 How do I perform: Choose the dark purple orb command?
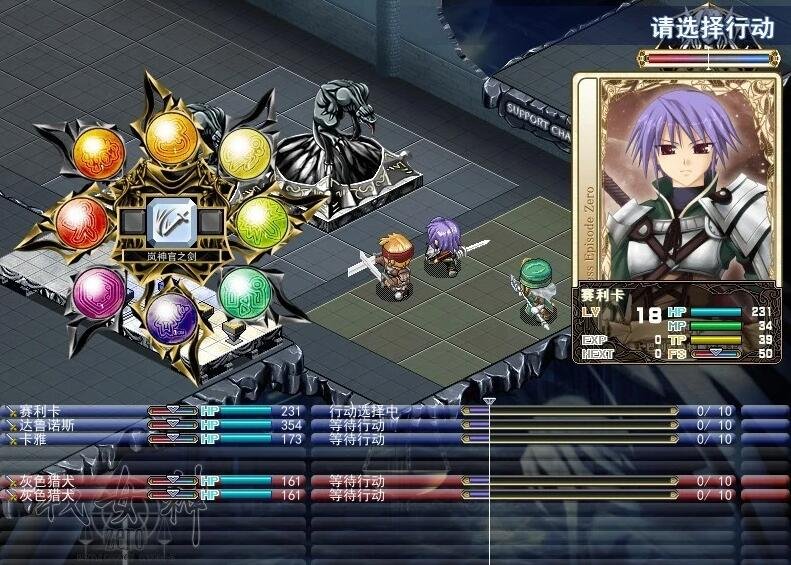pos(170,316)
